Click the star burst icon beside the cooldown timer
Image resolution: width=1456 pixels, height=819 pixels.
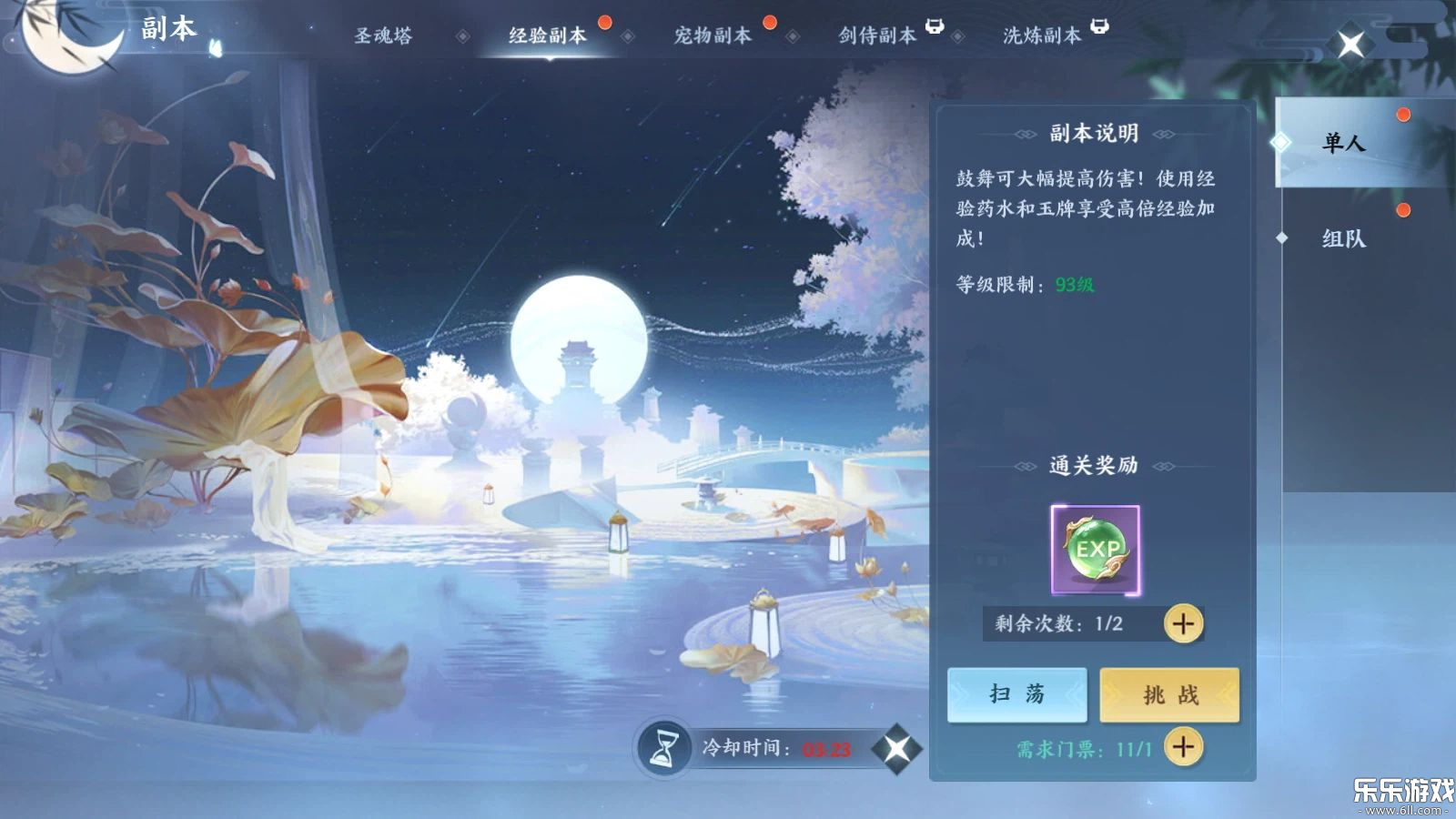[x=897, y=749]
